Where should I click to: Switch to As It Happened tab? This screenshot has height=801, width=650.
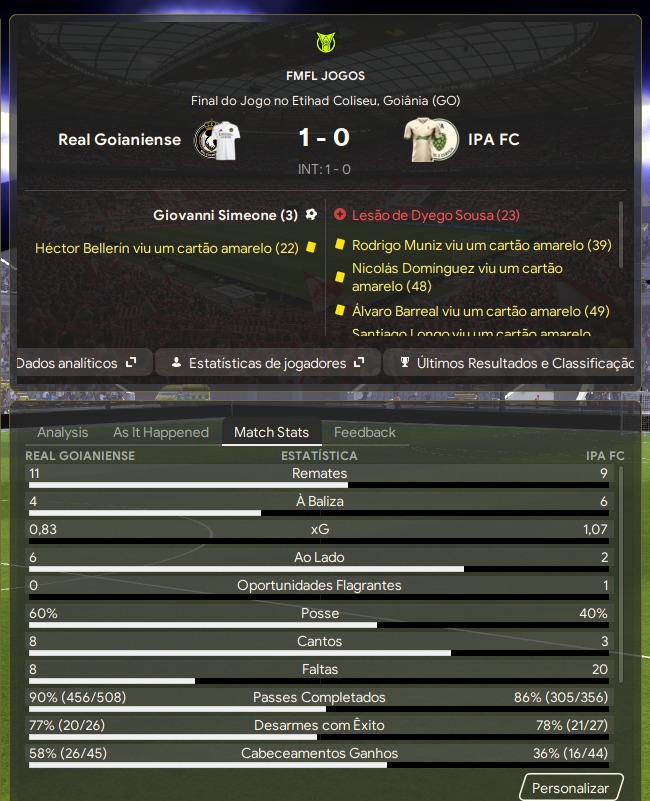[x=161, y=432]
